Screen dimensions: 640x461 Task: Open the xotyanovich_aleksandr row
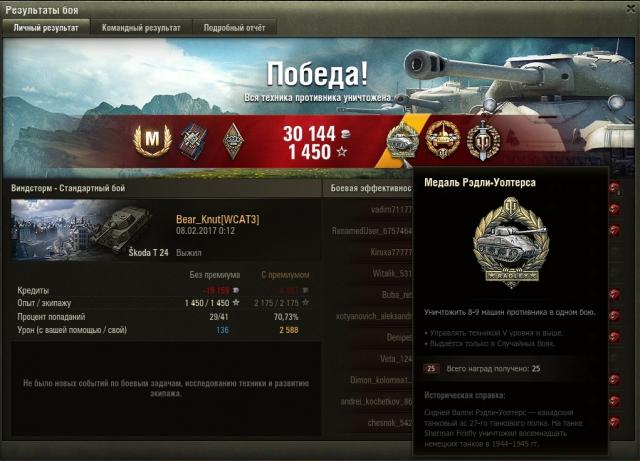(x=371, y=316)
